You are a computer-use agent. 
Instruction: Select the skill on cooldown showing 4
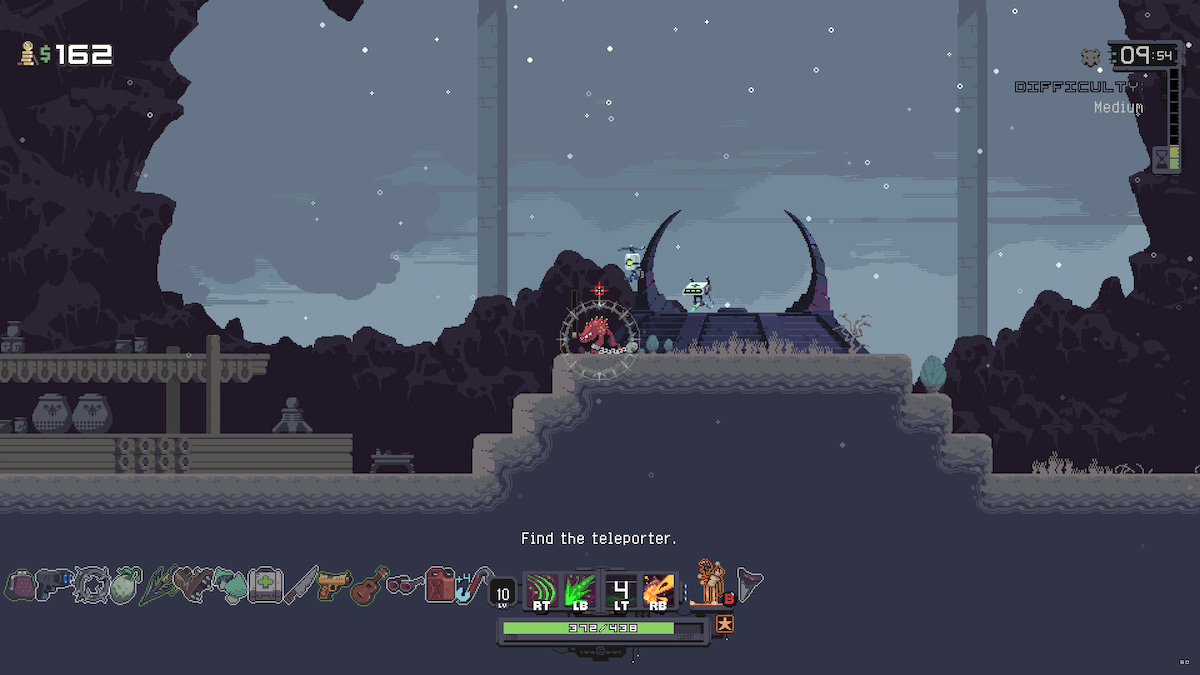(x=621, y=590)
